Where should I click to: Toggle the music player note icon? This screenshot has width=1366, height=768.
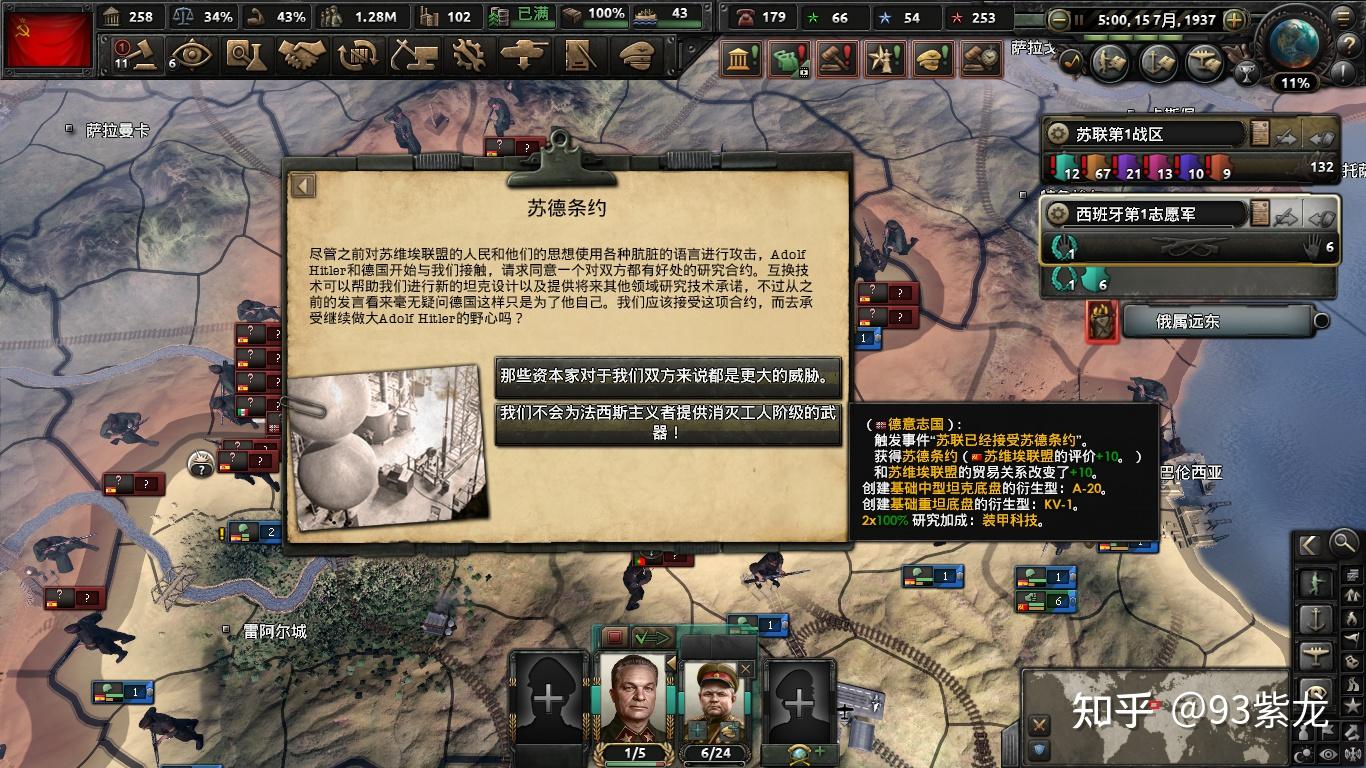click(1071, 62)
